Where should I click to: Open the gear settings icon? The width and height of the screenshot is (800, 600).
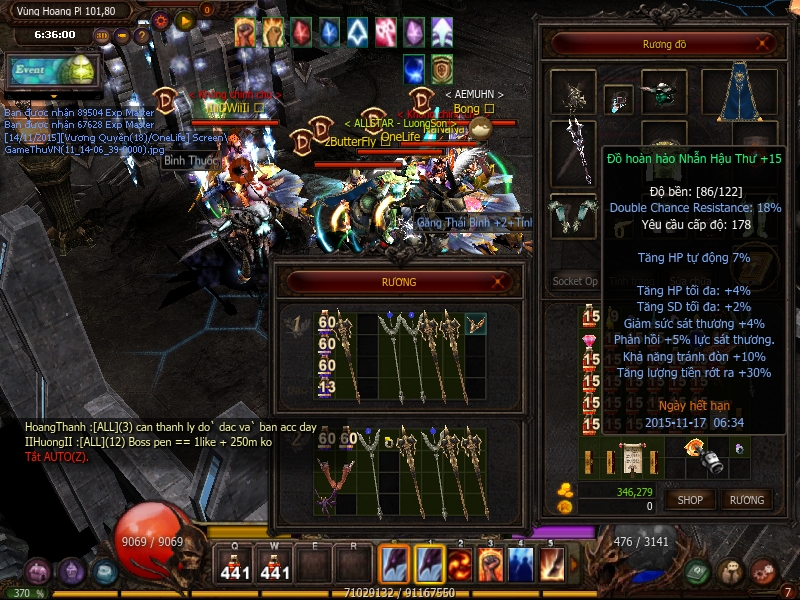pyautogui.click(x=161, y=19)
